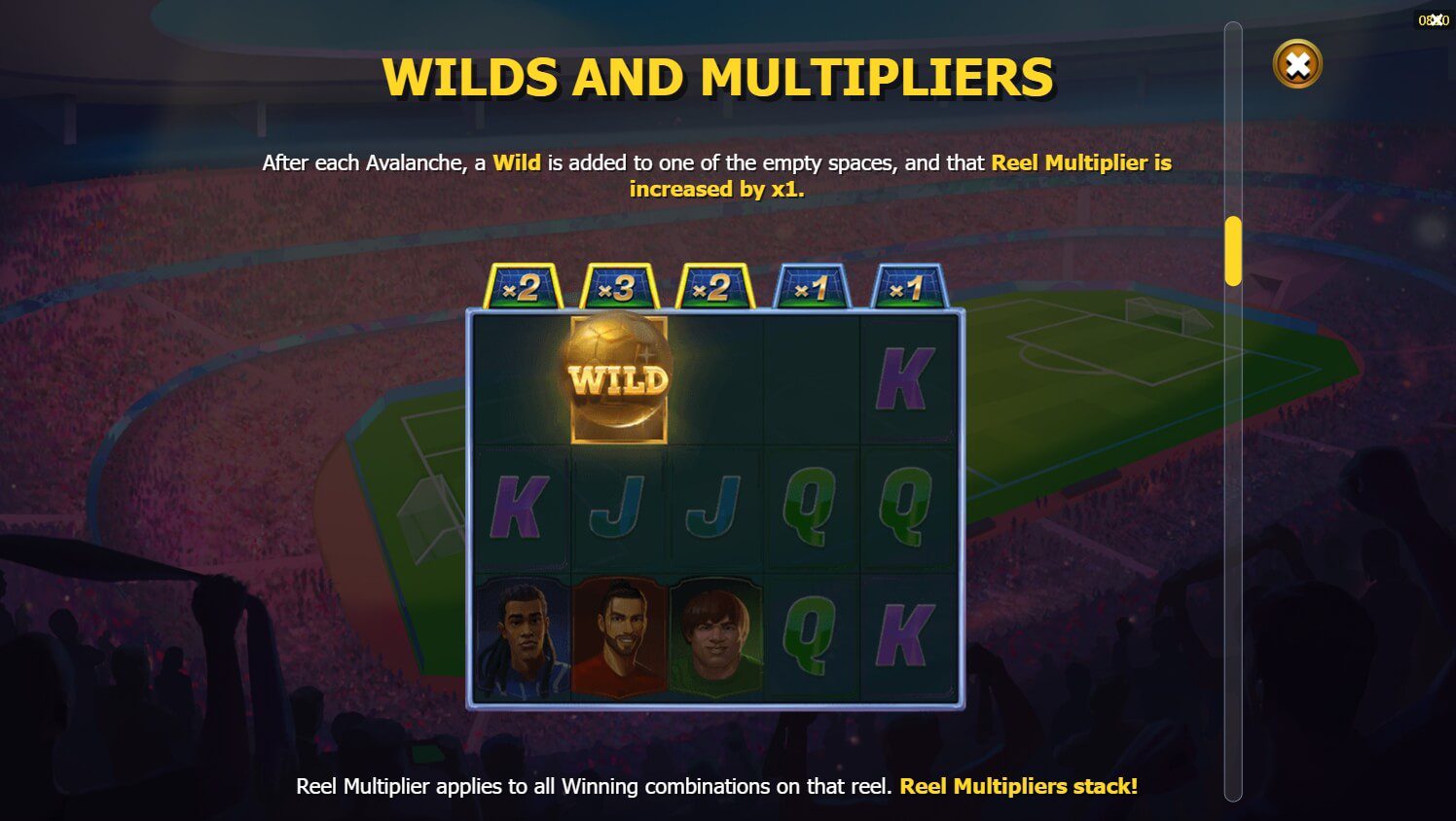Click the yellow scrollbar handle

click(1233, 251)
